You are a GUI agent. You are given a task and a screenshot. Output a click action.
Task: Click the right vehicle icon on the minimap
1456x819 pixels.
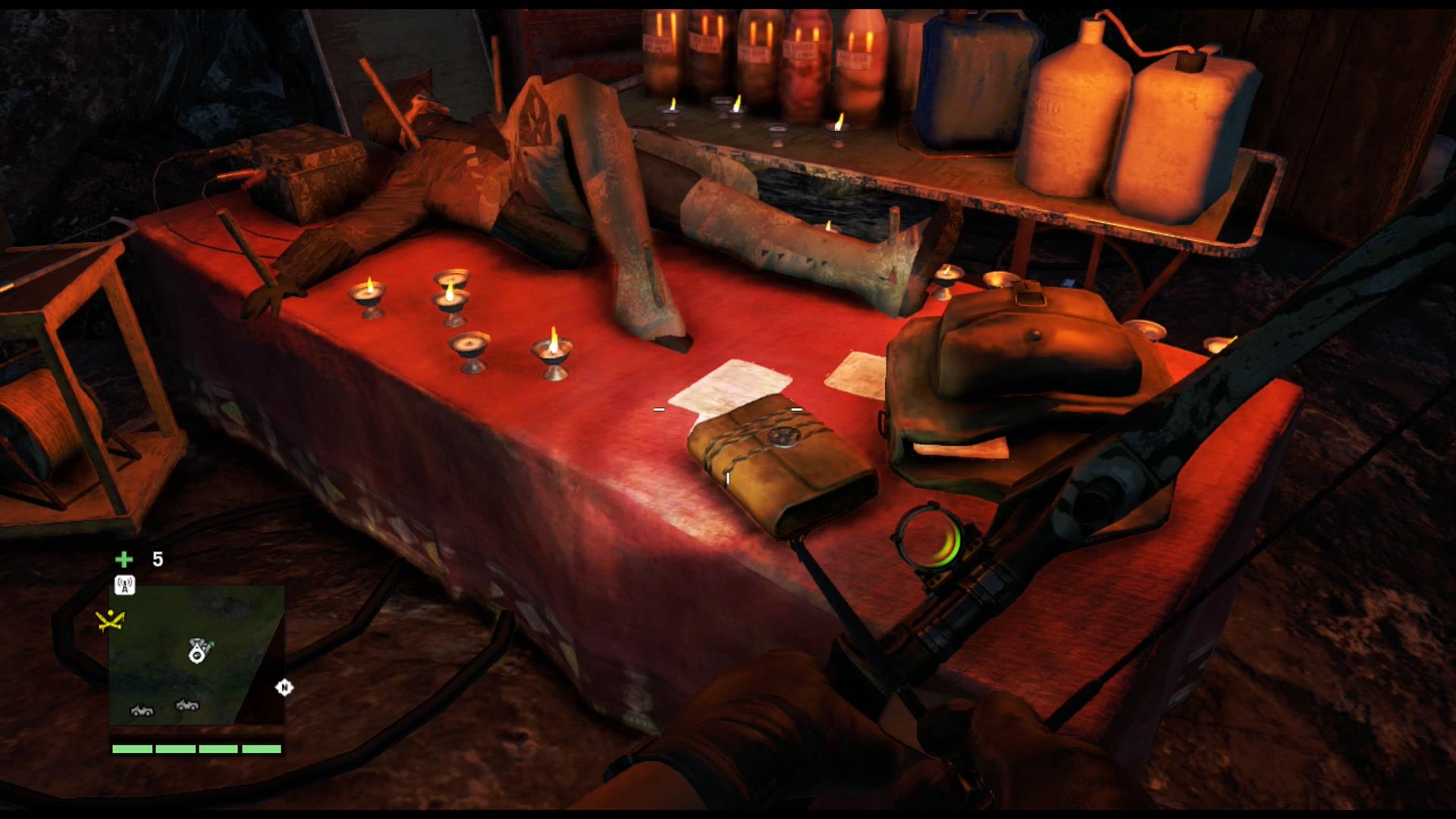[187, 706]
